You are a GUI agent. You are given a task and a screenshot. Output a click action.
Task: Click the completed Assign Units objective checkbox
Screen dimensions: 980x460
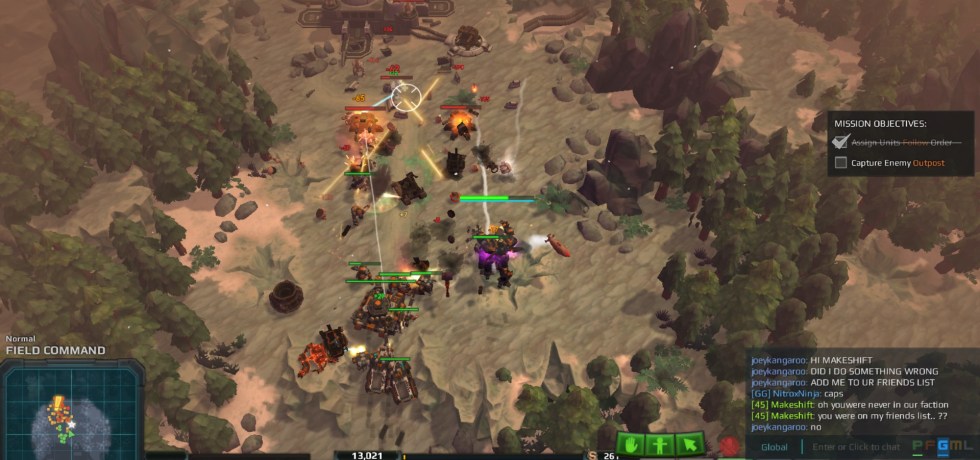[x=841, y=142]
